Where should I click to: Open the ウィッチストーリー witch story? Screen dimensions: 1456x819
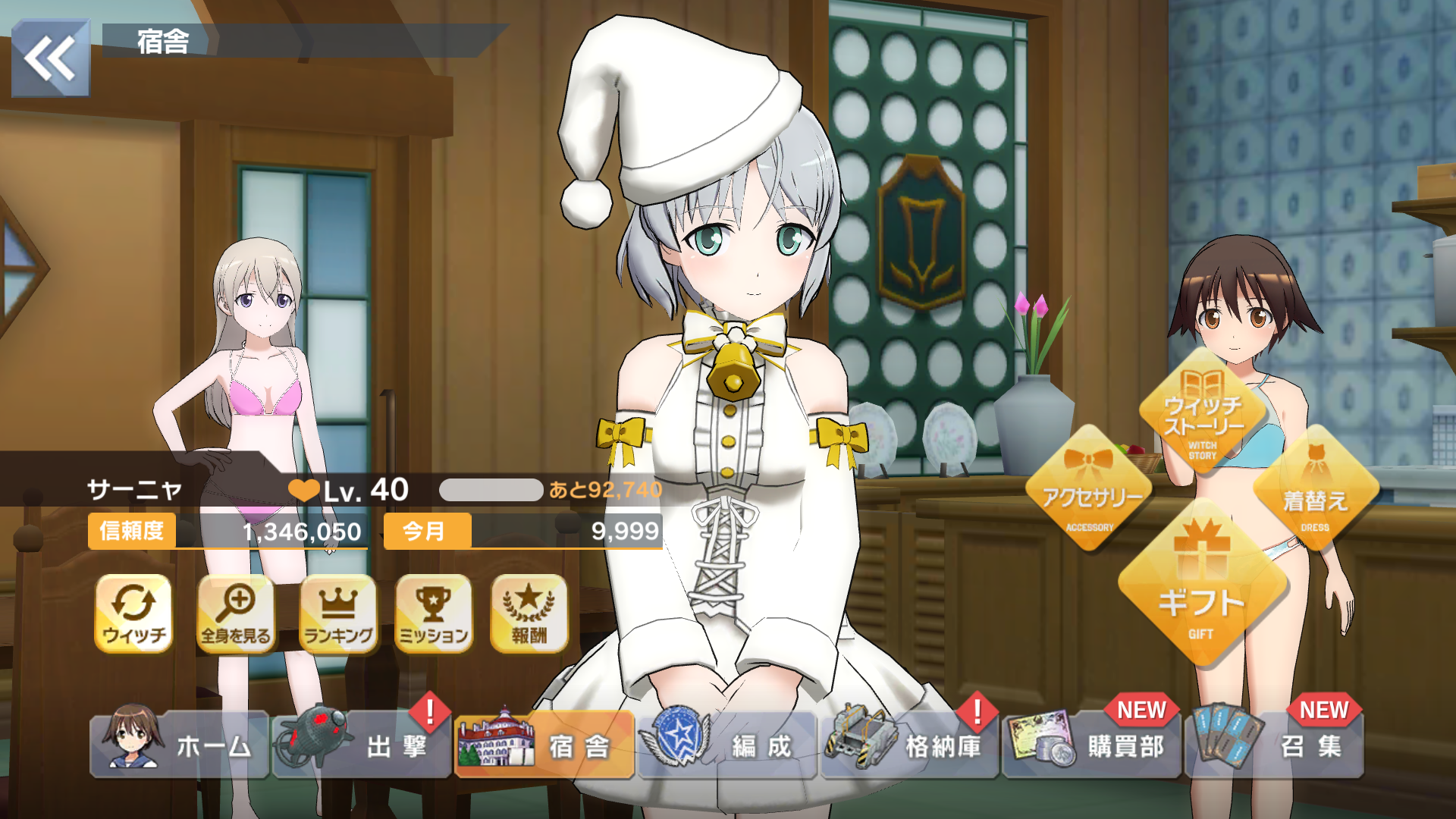(x=1203, y=413)
